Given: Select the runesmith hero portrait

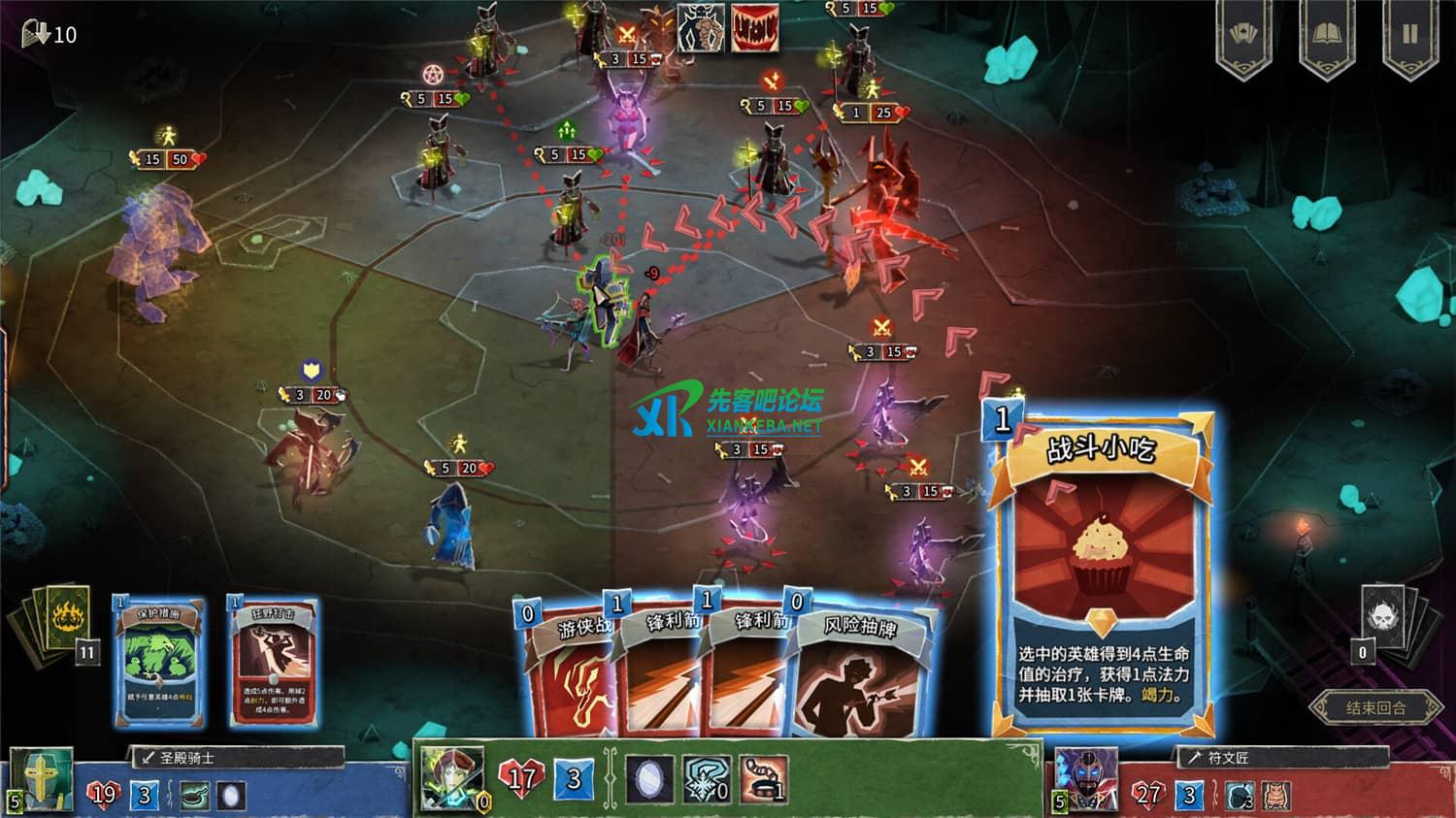Looking at the screenshot, I should (x=1087, y=780).
